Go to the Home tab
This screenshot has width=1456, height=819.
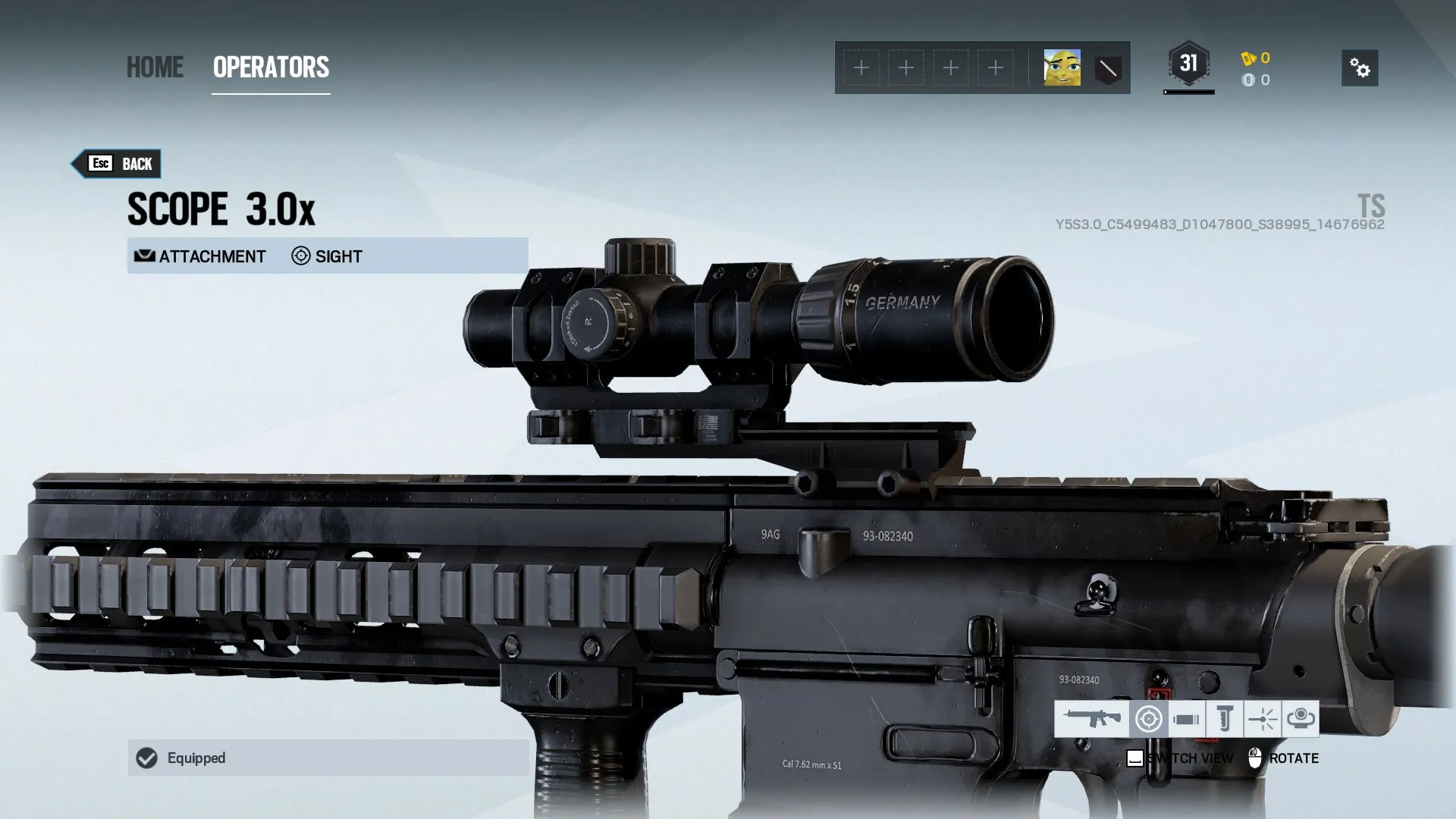click(x=155, y=67)
